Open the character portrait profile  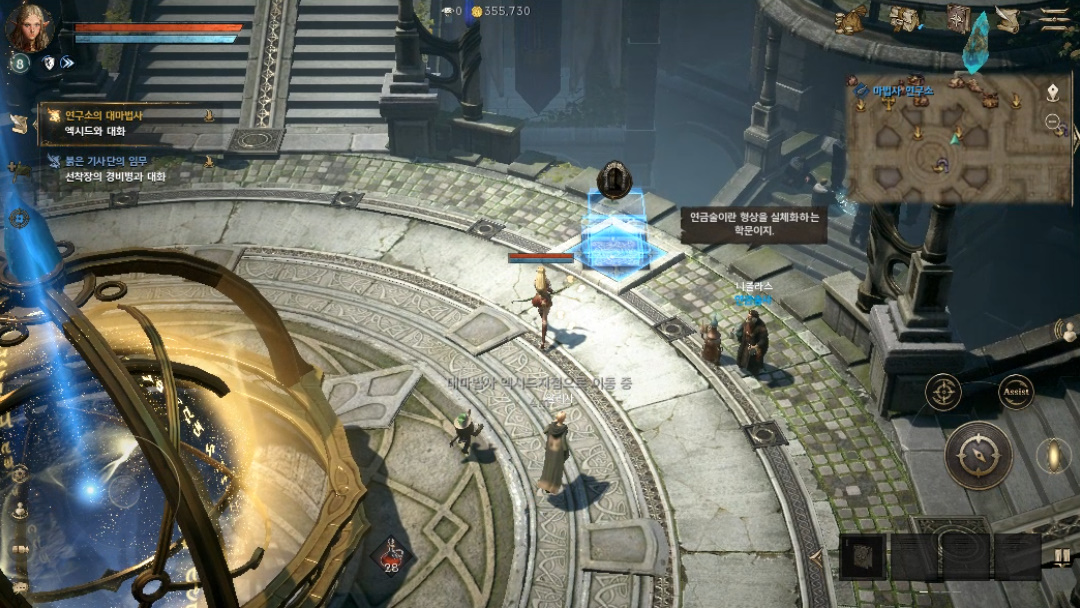pyautogui.click(x=28, y=27)
